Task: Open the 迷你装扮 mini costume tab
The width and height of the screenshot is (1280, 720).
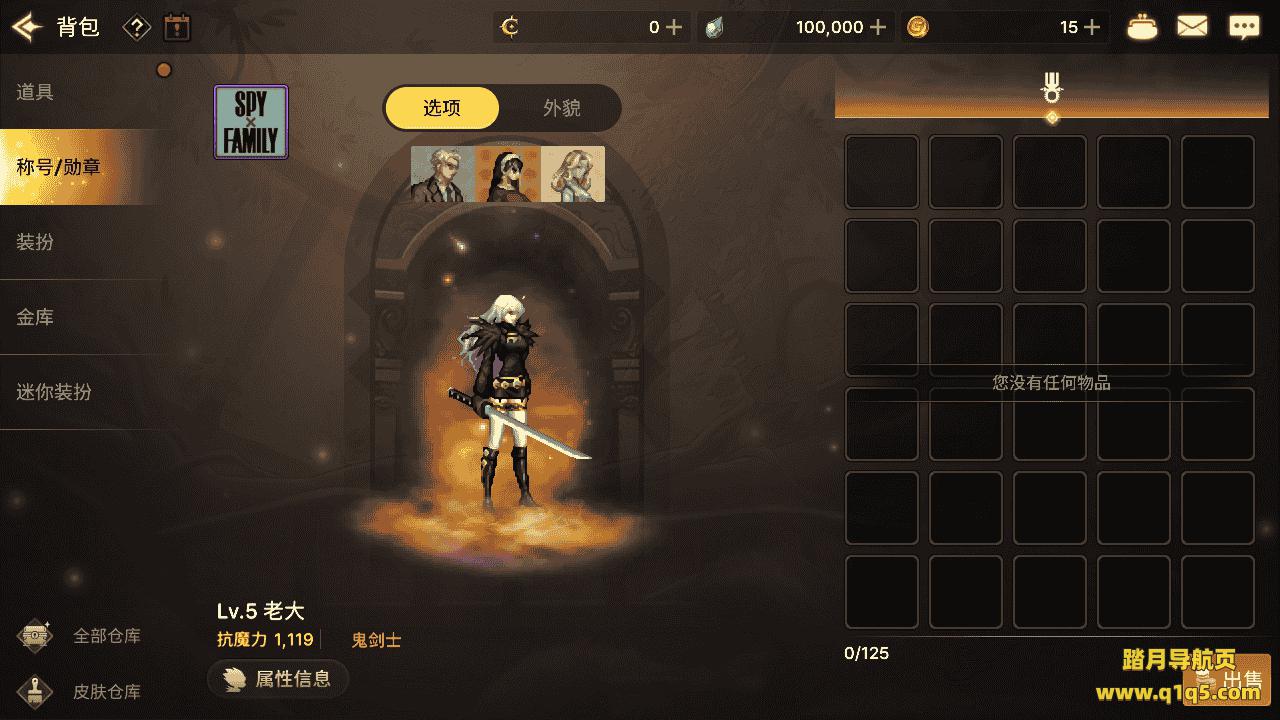Action: [x=54, y=392]
